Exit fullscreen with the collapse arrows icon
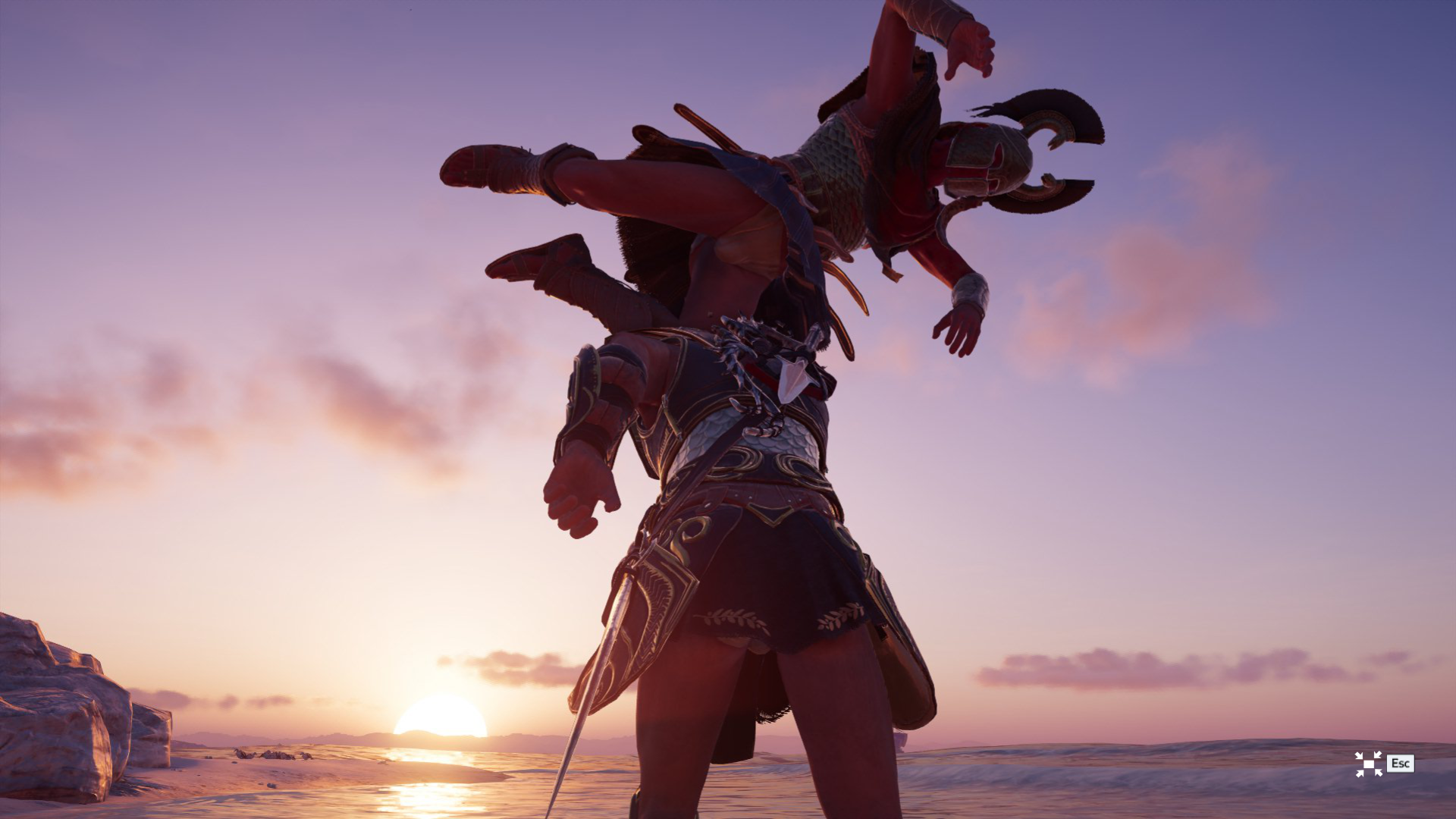The width and height of the screenshot is (1456, 819). click(1368, 764)
